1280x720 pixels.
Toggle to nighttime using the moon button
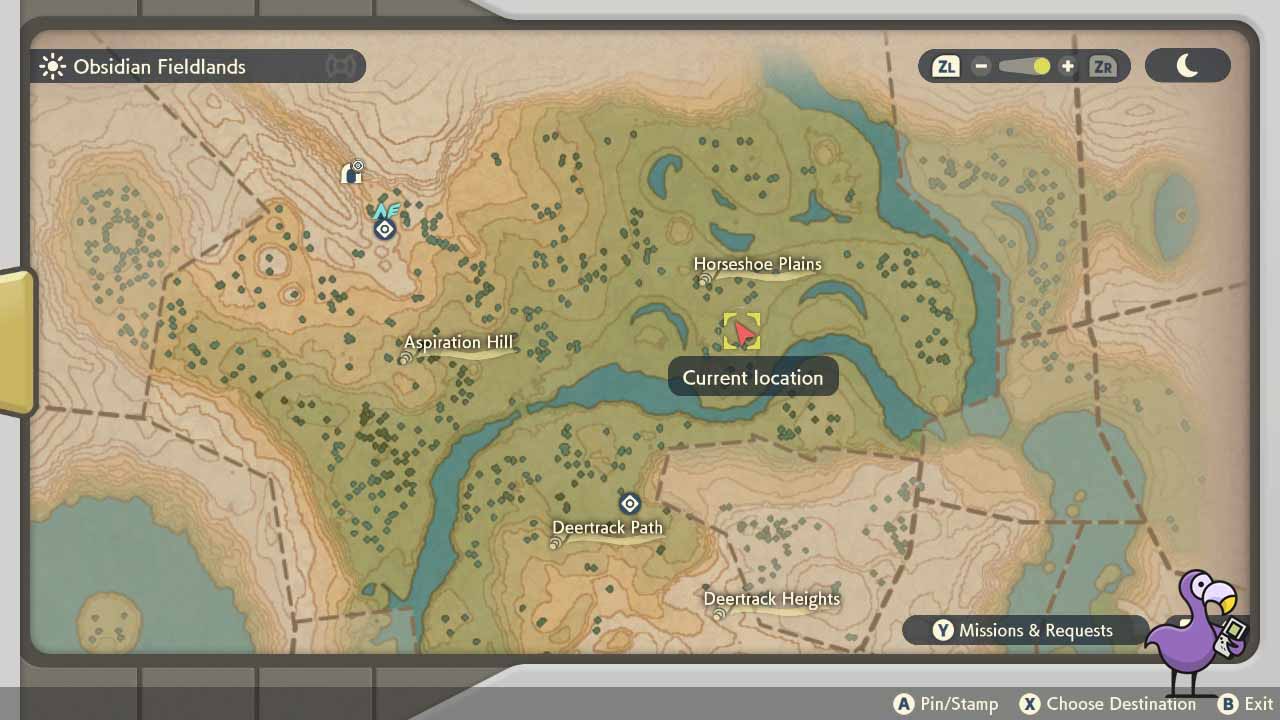click(1188, 64)
